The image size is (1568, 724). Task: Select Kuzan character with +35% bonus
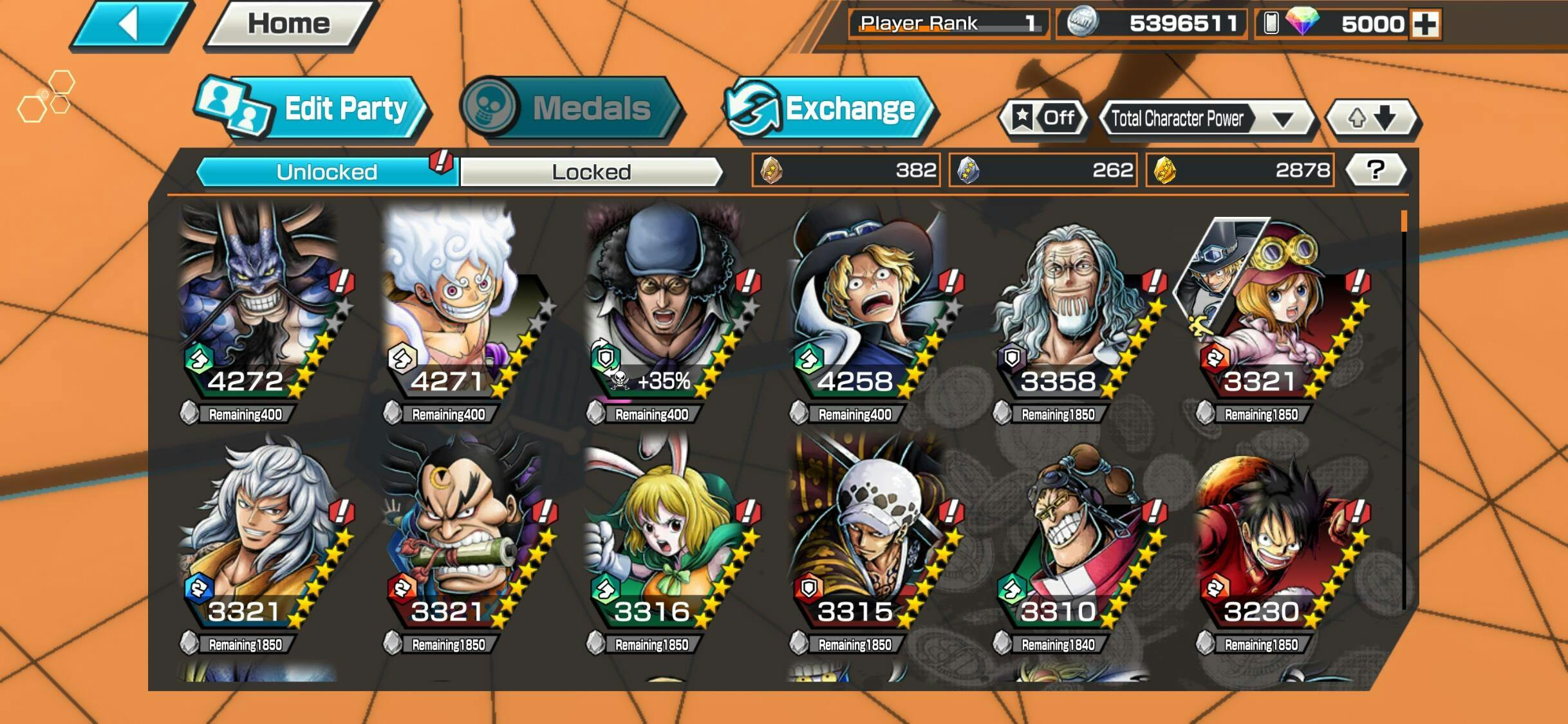click(x=664, y=302)
